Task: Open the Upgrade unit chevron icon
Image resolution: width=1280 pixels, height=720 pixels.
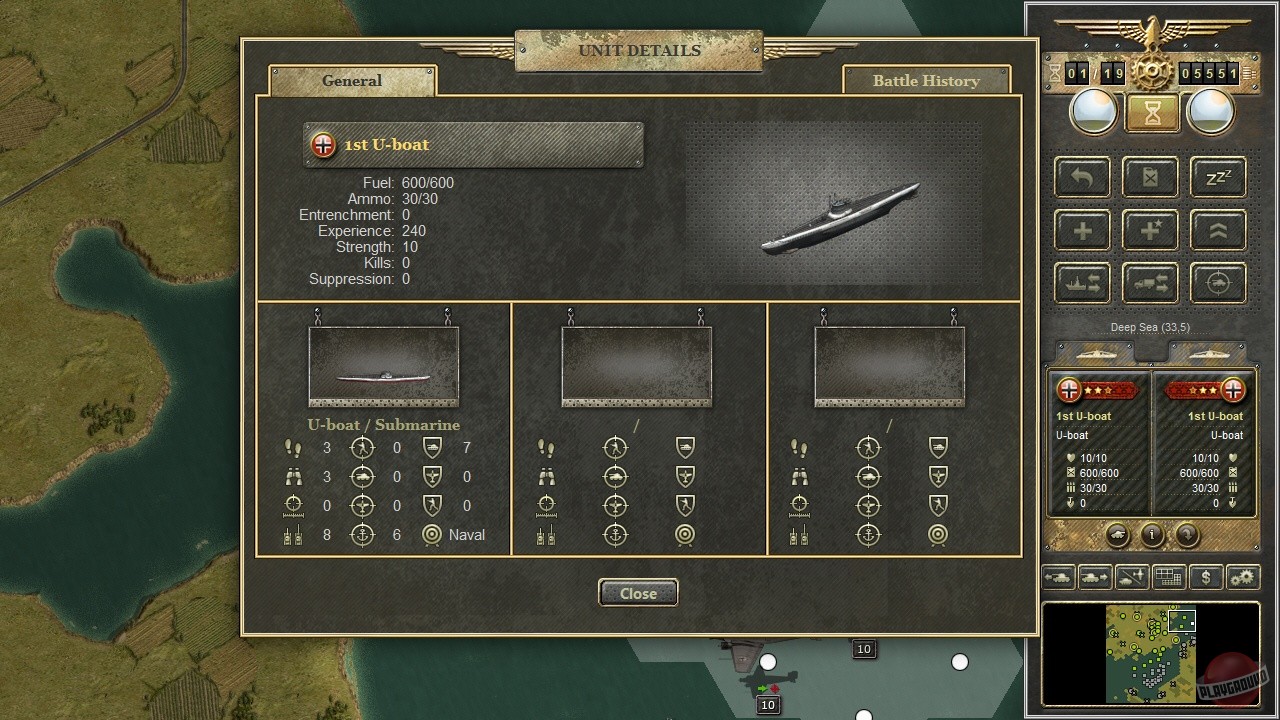Action: tap(1218, 230)
